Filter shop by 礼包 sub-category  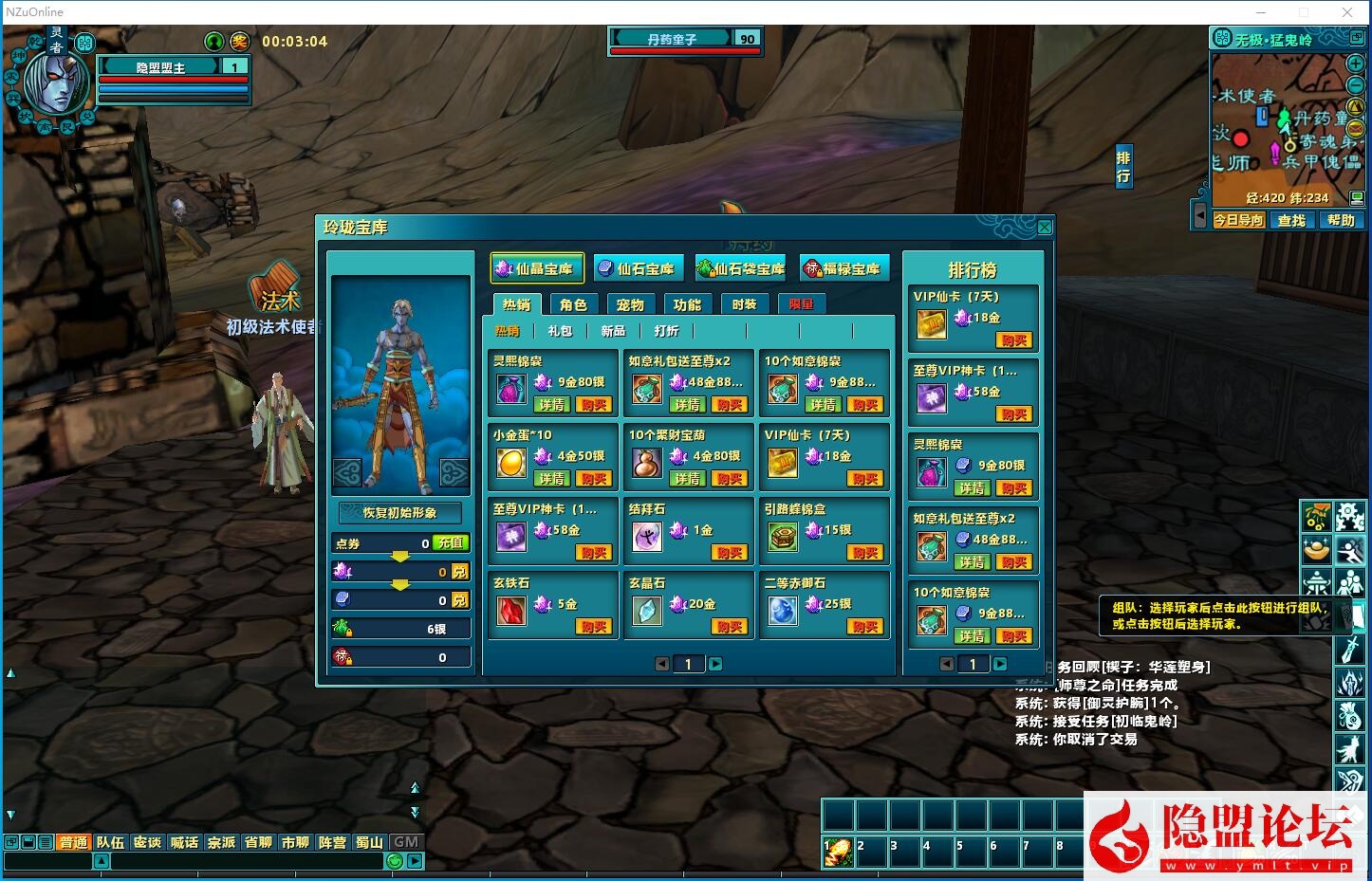[x=560, y=331]
